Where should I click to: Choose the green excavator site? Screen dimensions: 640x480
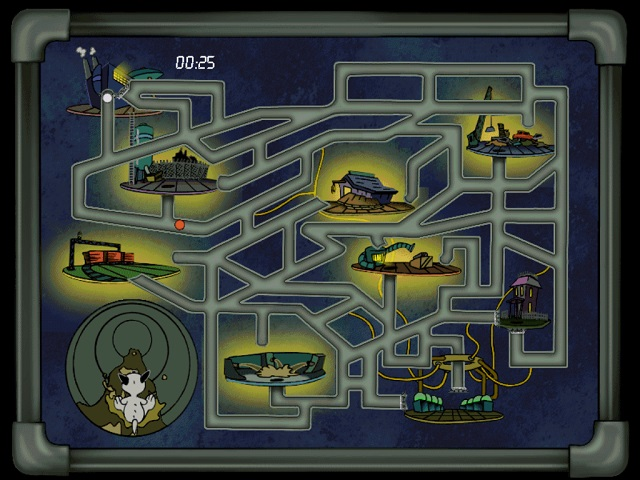[400, 259]
